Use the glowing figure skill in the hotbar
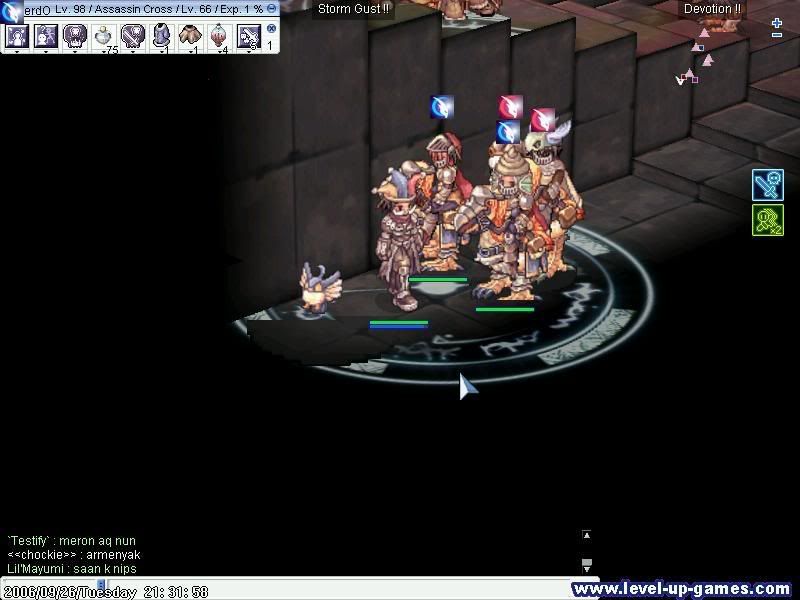800x600 pixels. pos(17,37)
